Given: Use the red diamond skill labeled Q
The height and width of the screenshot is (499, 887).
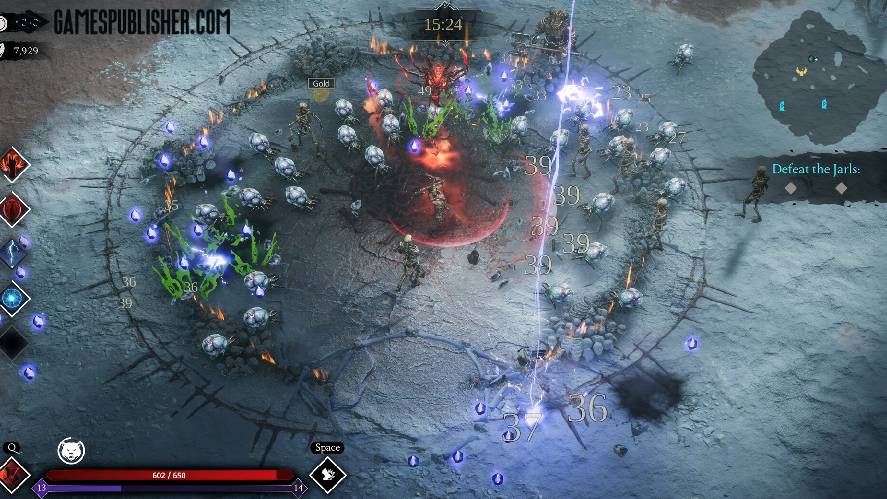Looking at the screenshot, I should [x=13, y=473].
